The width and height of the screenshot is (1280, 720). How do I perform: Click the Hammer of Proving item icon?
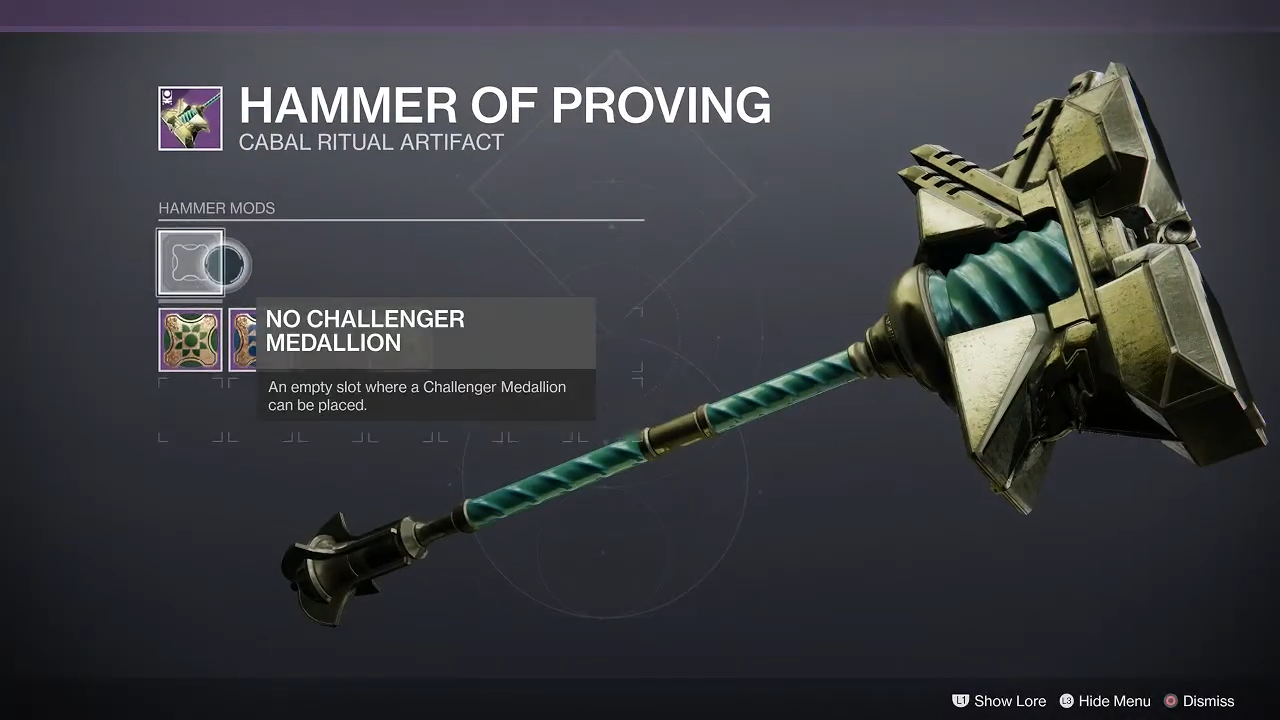[x=190, y=119]
